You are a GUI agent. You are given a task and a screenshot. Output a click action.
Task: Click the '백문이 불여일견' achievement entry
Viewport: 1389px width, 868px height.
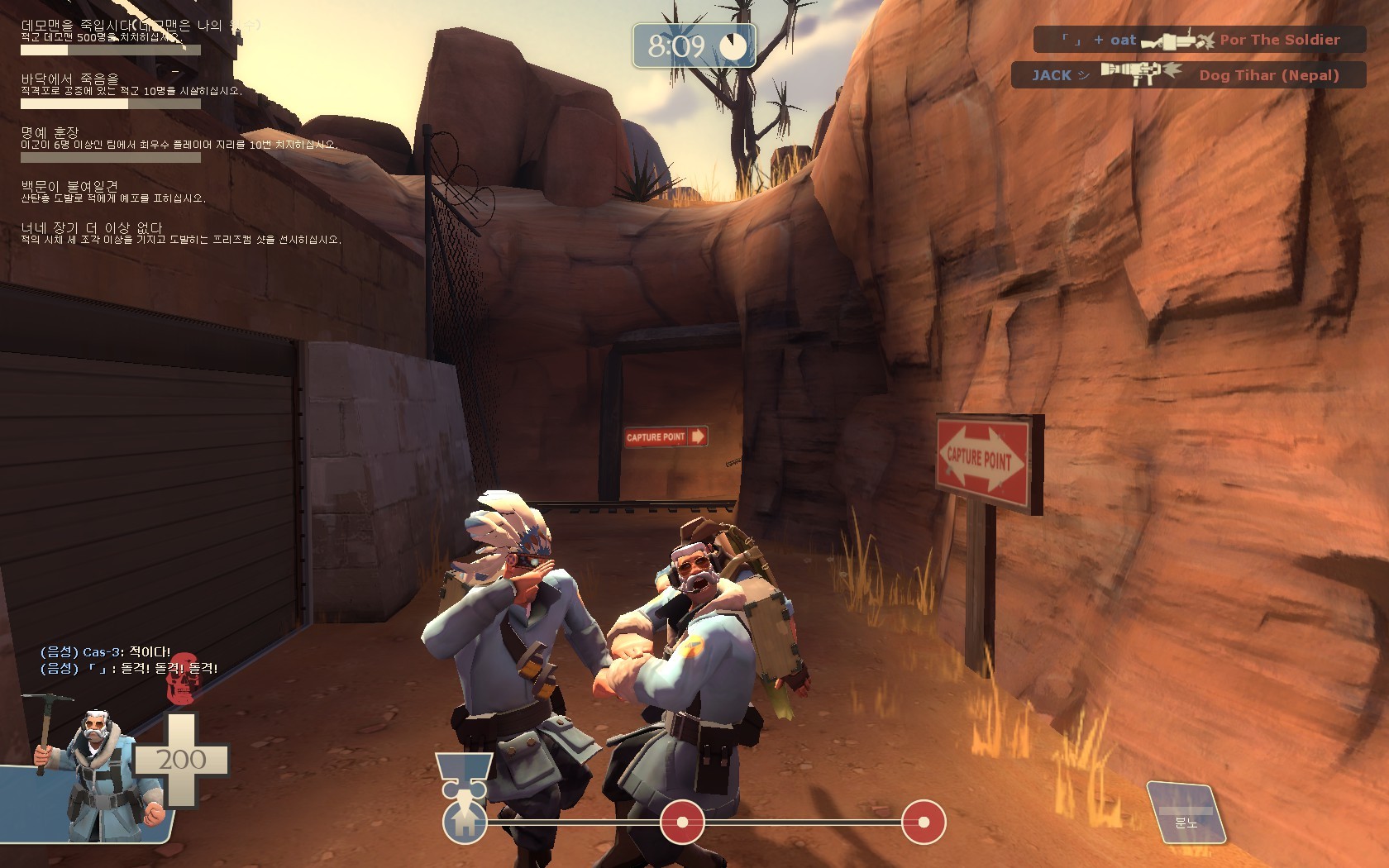click(69, 187)
